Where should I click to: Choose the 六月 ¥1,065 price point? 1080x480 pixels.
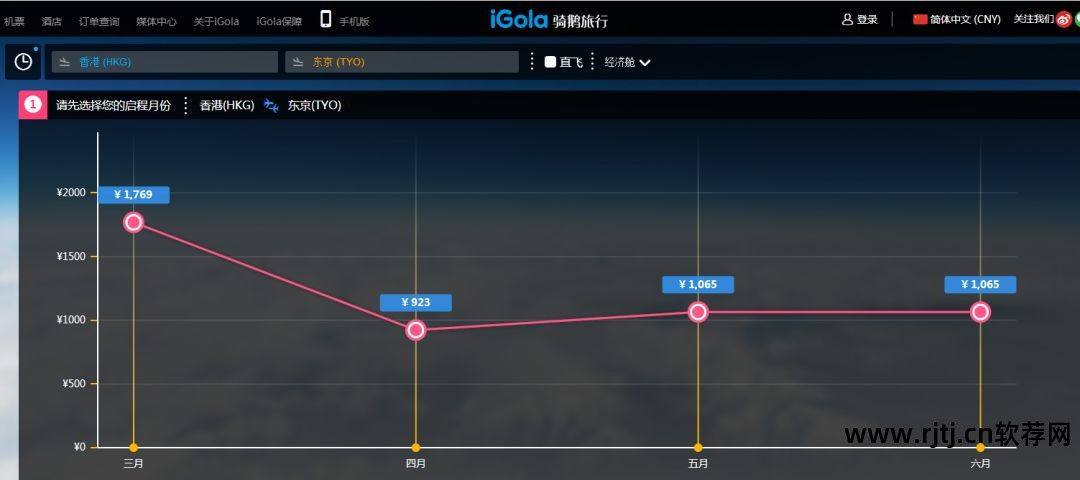point(980,312)
